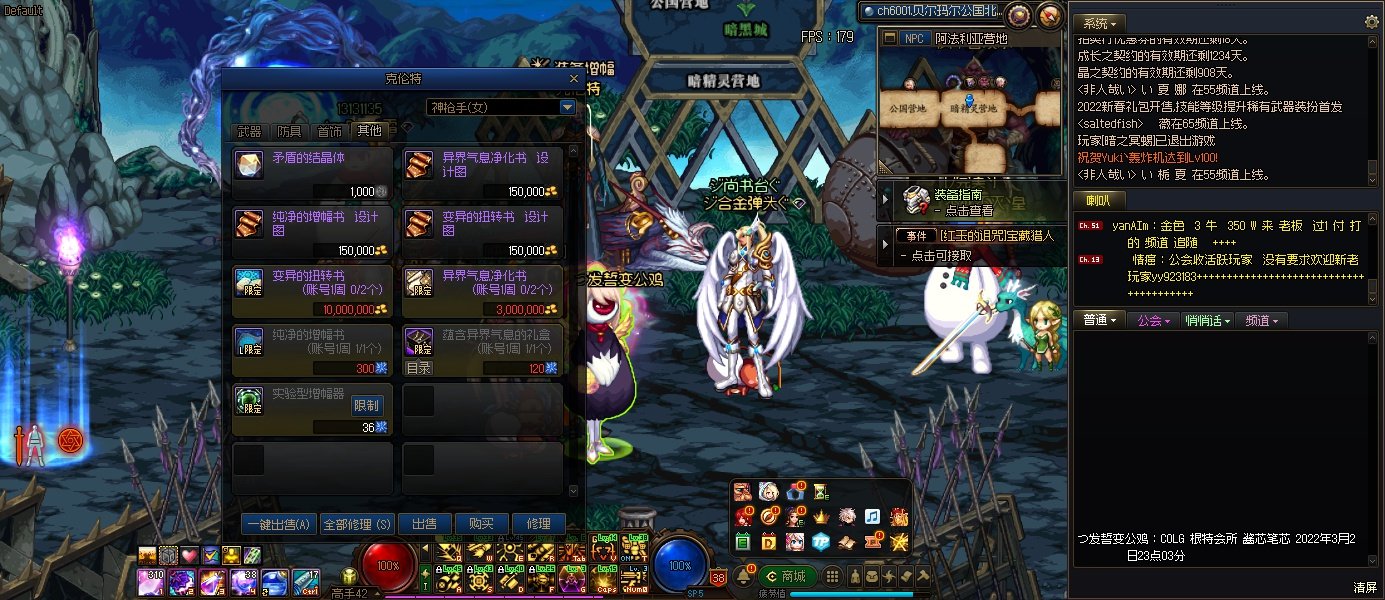Open the notification bell icon

point(743,576)
